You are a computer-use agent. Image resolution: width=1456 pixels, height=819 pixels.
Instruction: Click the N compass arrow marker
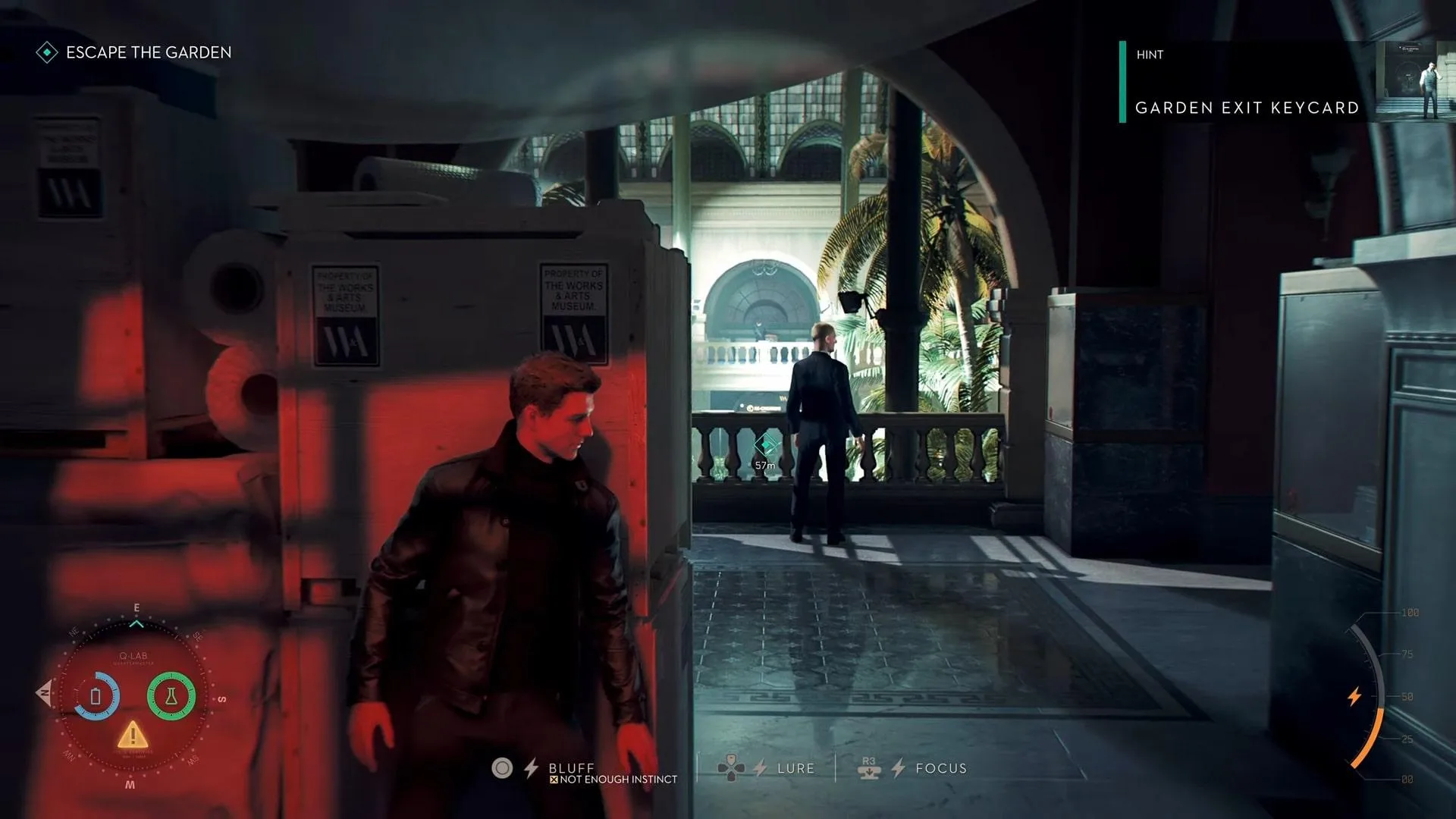coord(44,693)
